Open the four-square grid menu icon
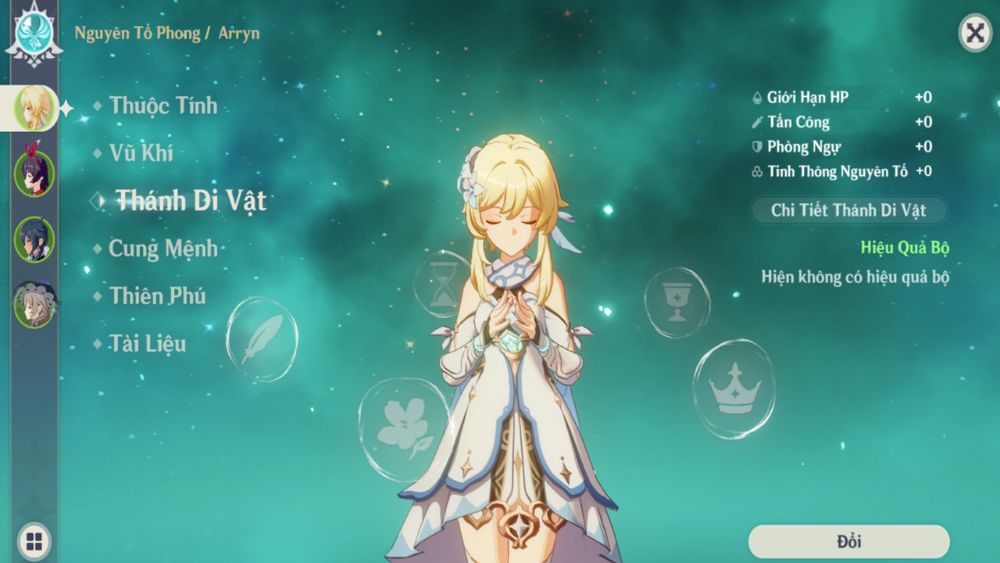 (x=34, y=542)
